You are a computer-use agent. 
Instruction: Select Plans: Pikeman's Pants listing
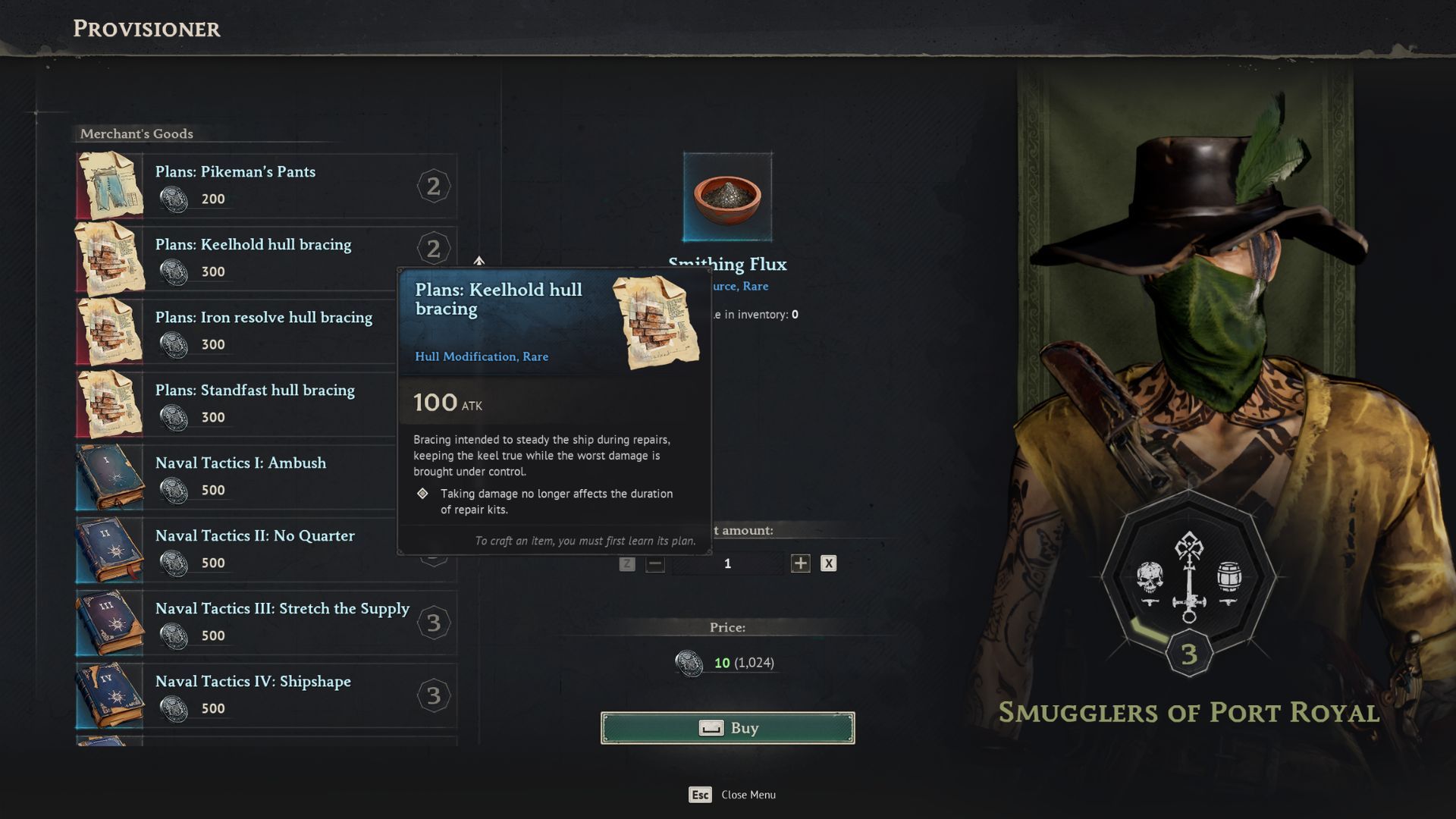tap(265, 186)
